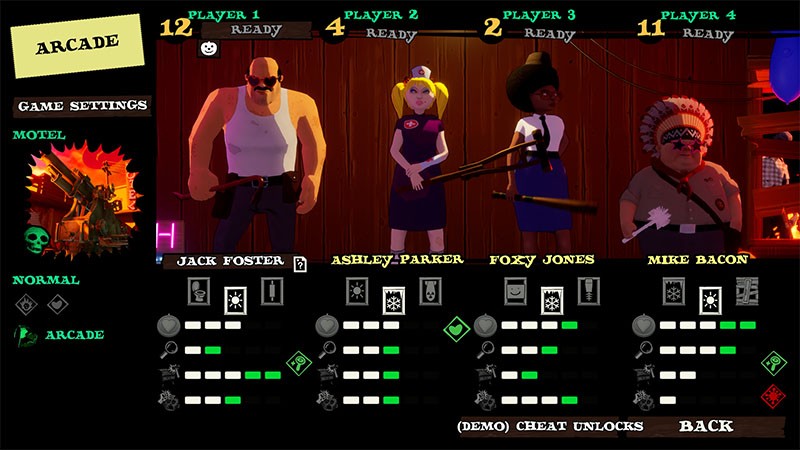This screenshot has width=800, height=450.
Task: Click the smiley face icon under Player 1
Action: point(209,48)
